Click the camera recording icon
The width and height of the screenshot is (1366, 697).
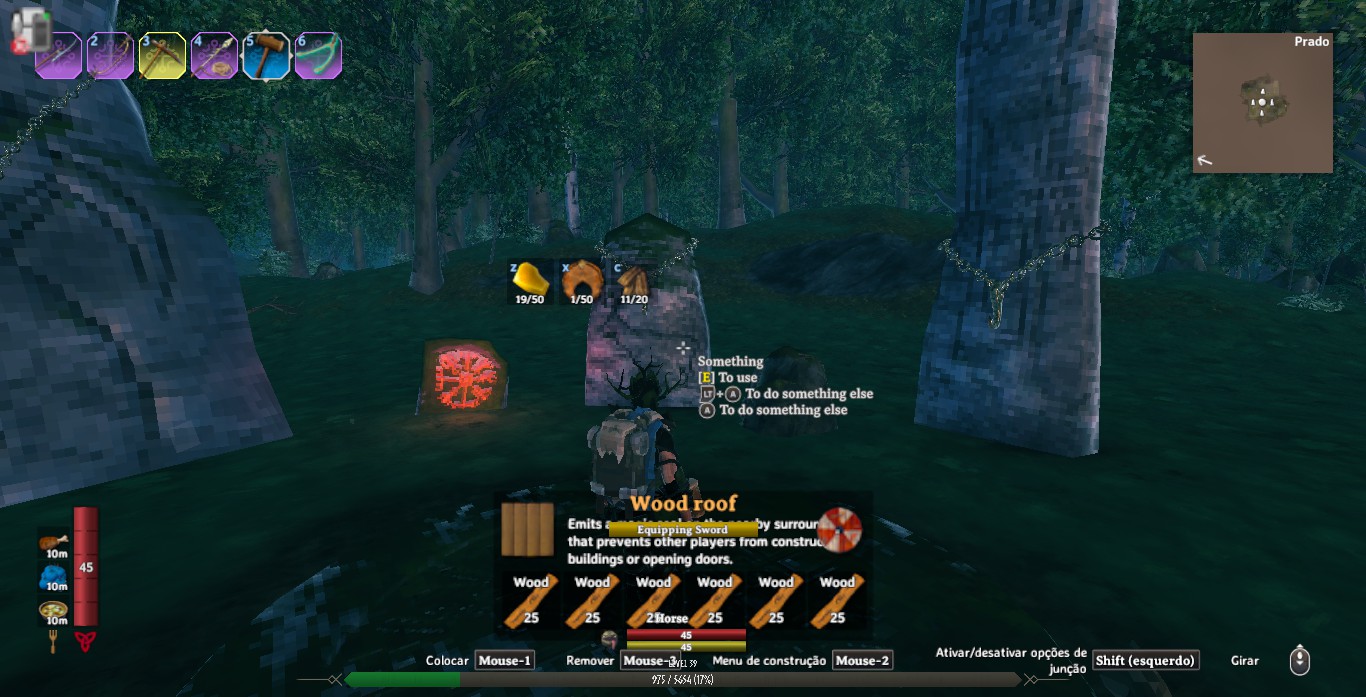pos(30,30)
